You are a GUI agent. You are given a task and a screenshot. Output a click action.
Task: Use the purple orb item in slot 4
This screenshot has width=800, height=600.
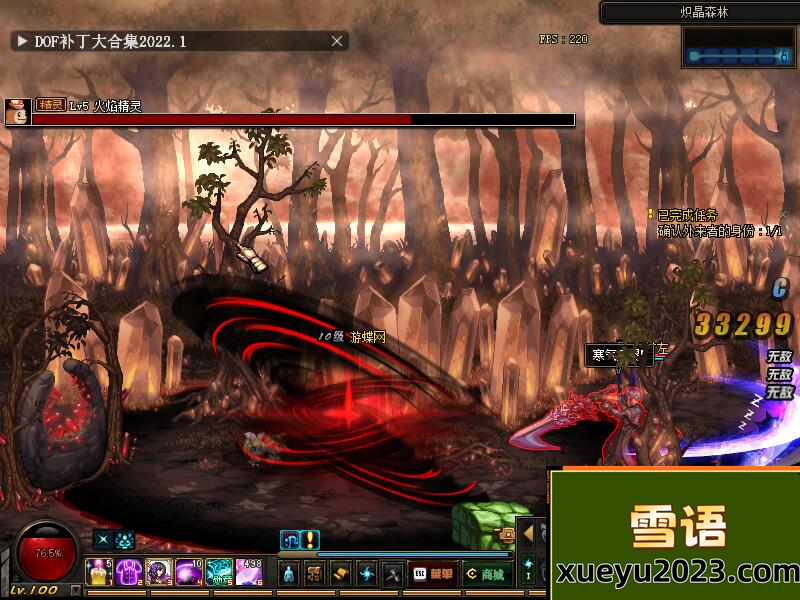pyautogui.click(x=188, y=572)
